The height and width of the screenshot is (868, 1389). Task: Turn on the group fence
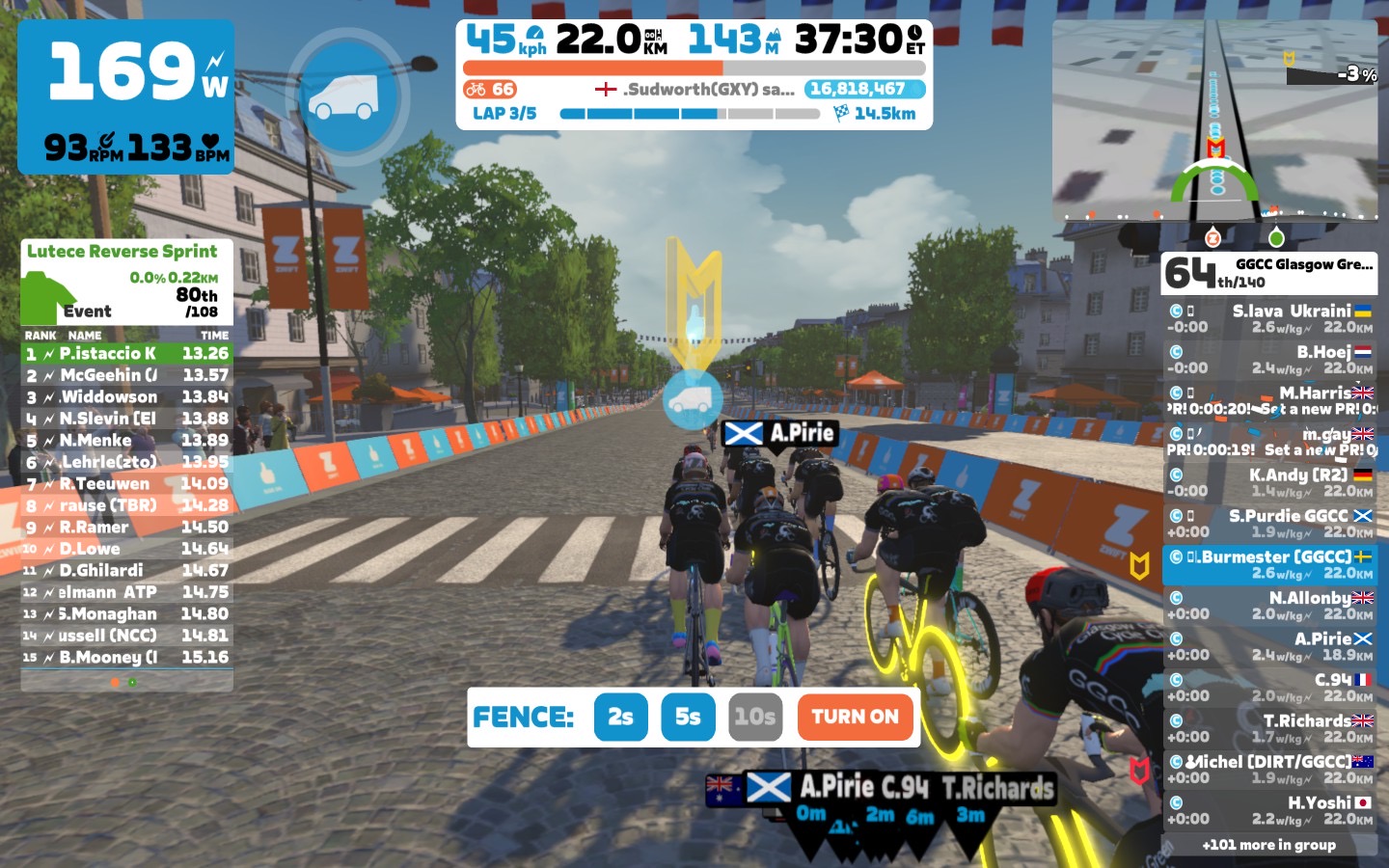(855, 718)
